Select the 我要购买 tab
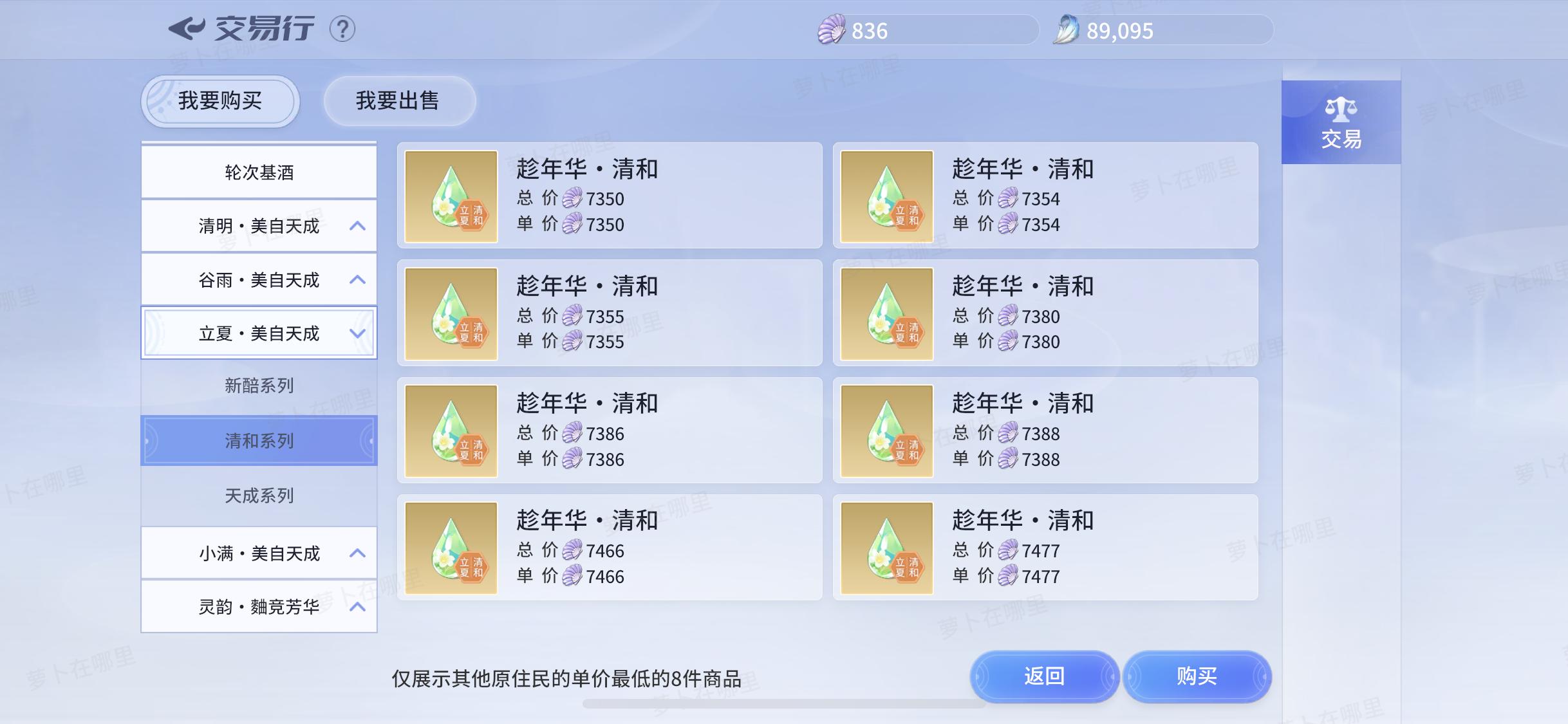The width and height of the screenshot is (1568, 724). click(x=219, y=100)
